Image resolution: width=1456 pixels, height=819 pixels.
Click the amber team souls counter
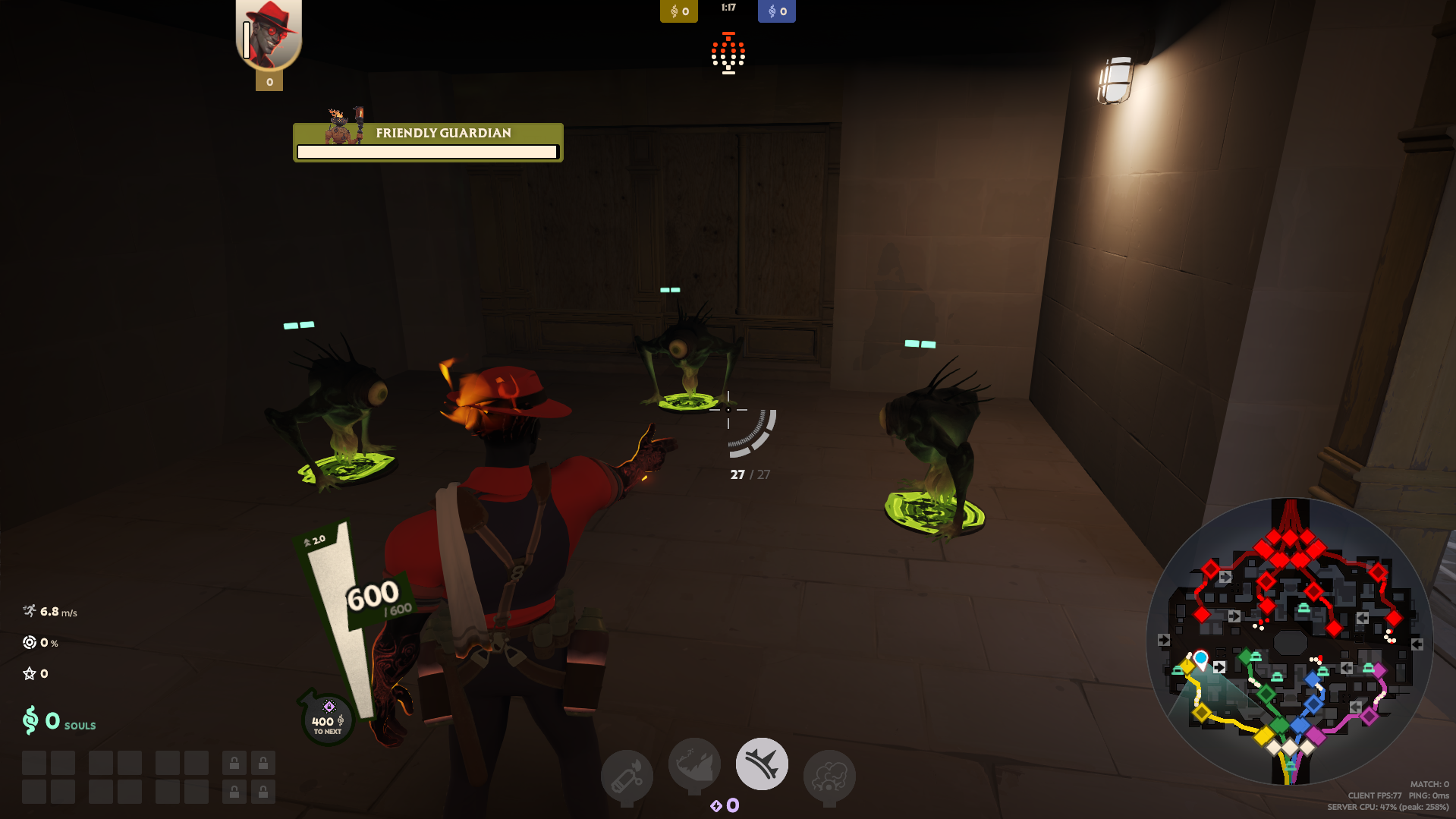click(x=678, y=11)
